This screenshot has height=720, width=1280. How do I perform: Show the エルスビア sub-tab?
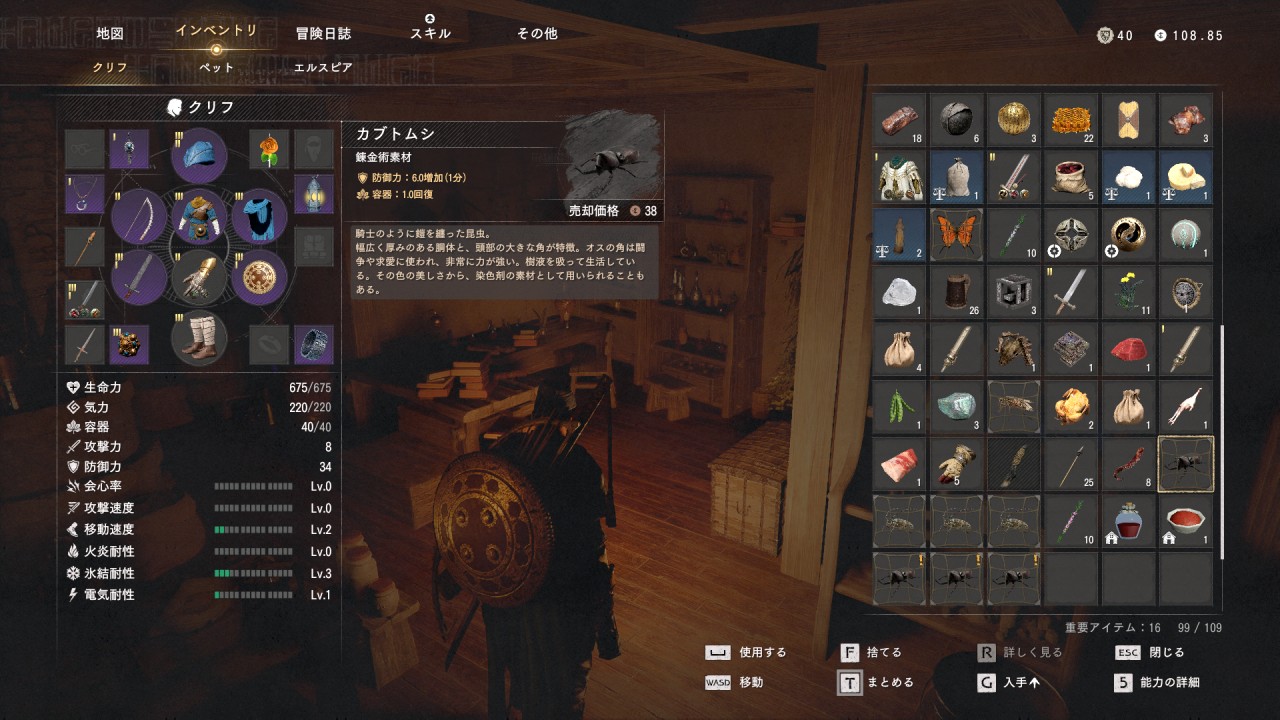point(323,68)
